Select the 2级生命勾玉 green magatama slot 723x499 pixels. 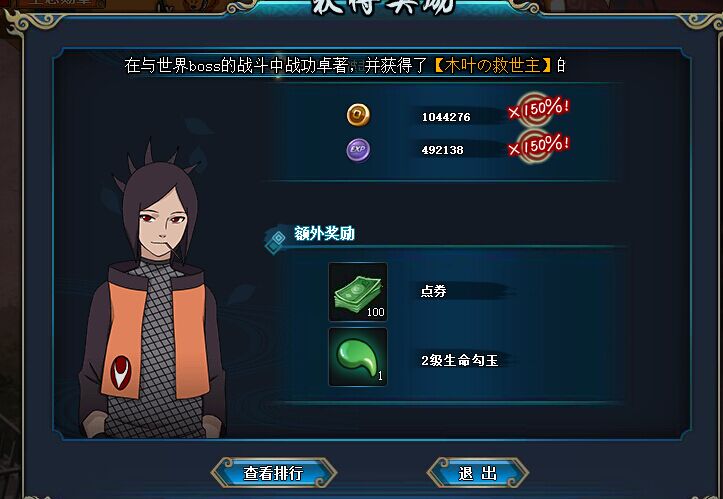(x=358, y=357)
